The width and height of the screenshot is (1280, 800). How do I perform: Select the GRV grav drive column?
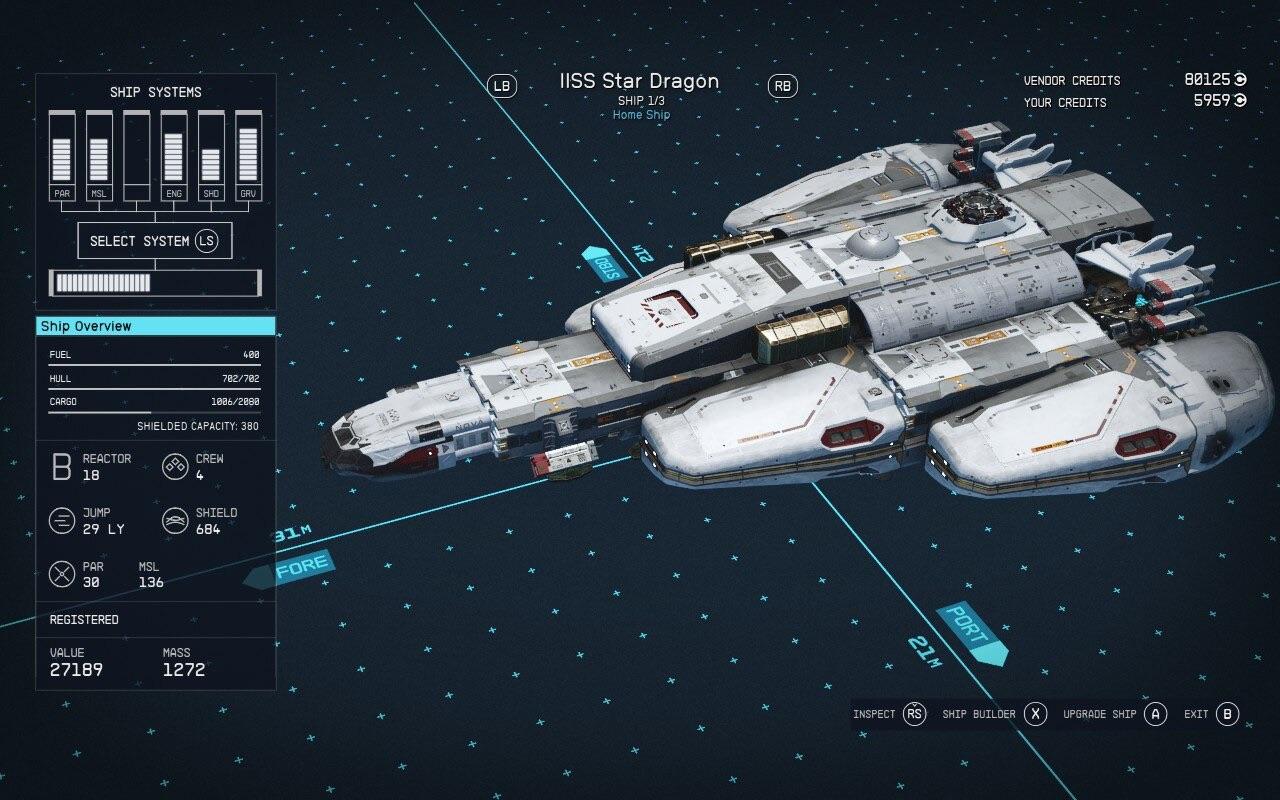[248, 156]
